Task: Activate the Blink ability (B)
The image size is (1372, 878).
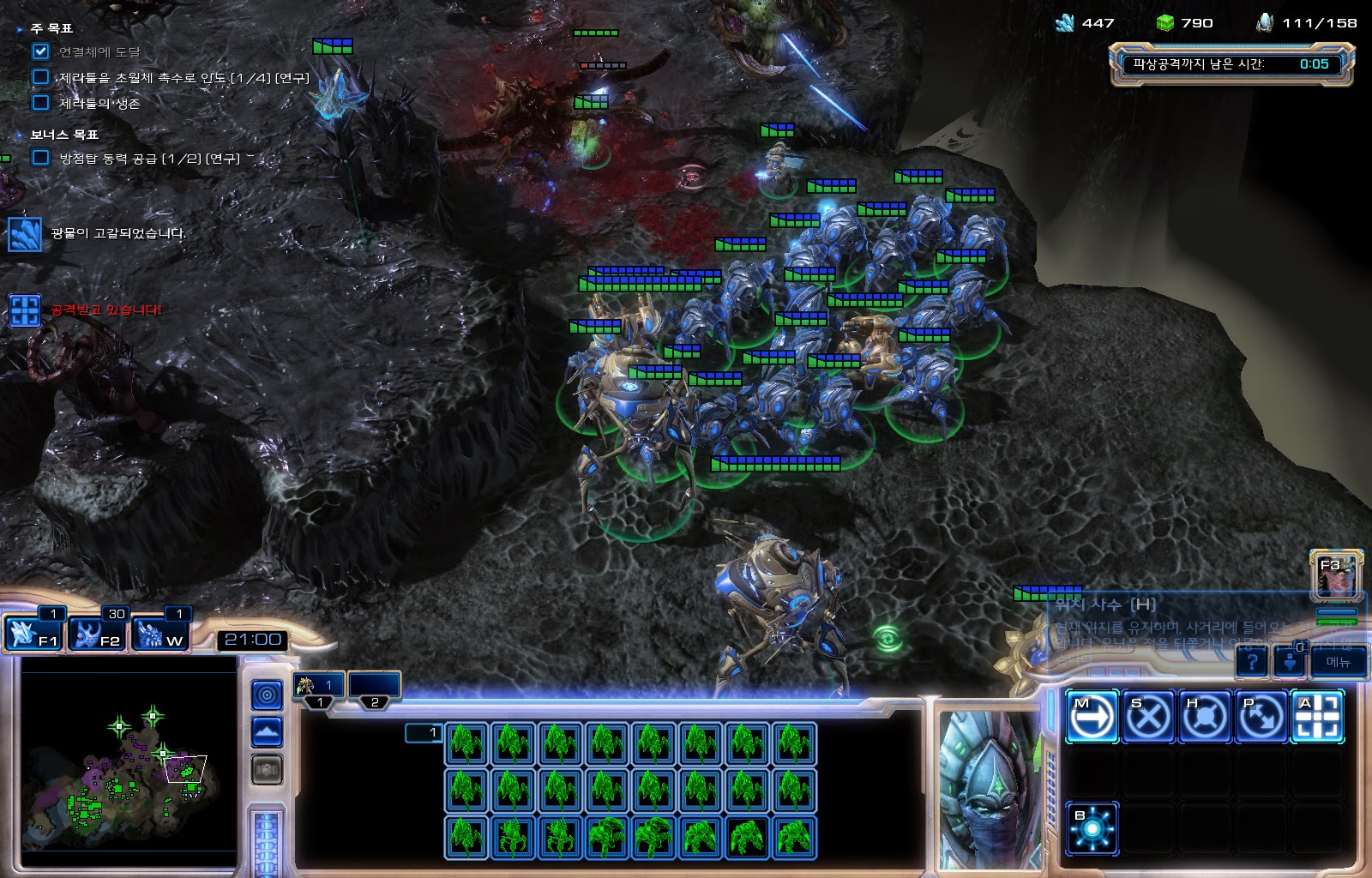Action: pyautogui.click(x=1092, y=828)
